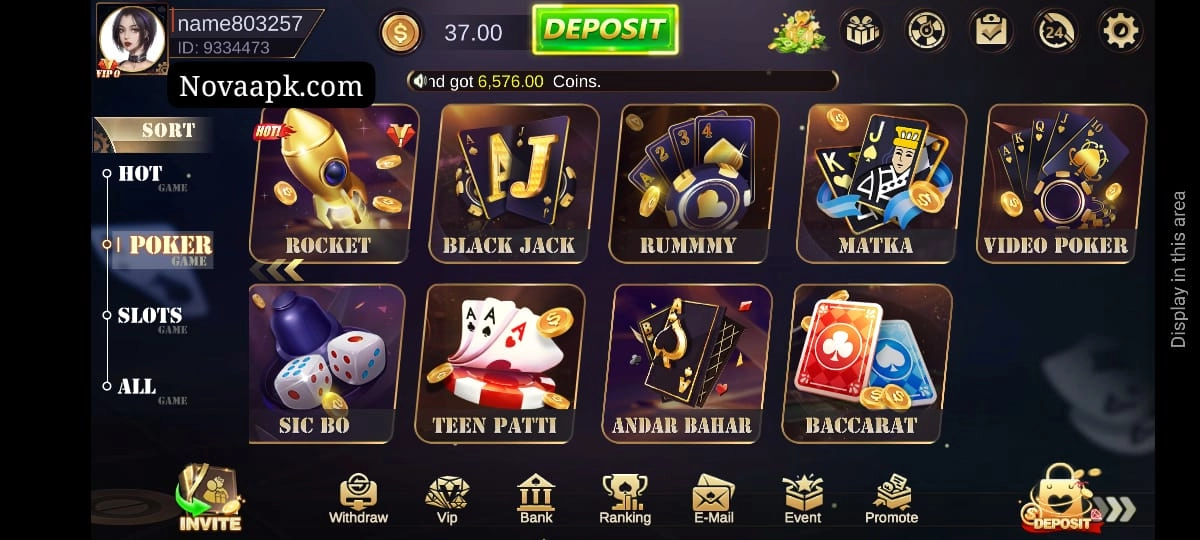
Task: Tap the INVITE button
Action: click(x=210, y=500)
